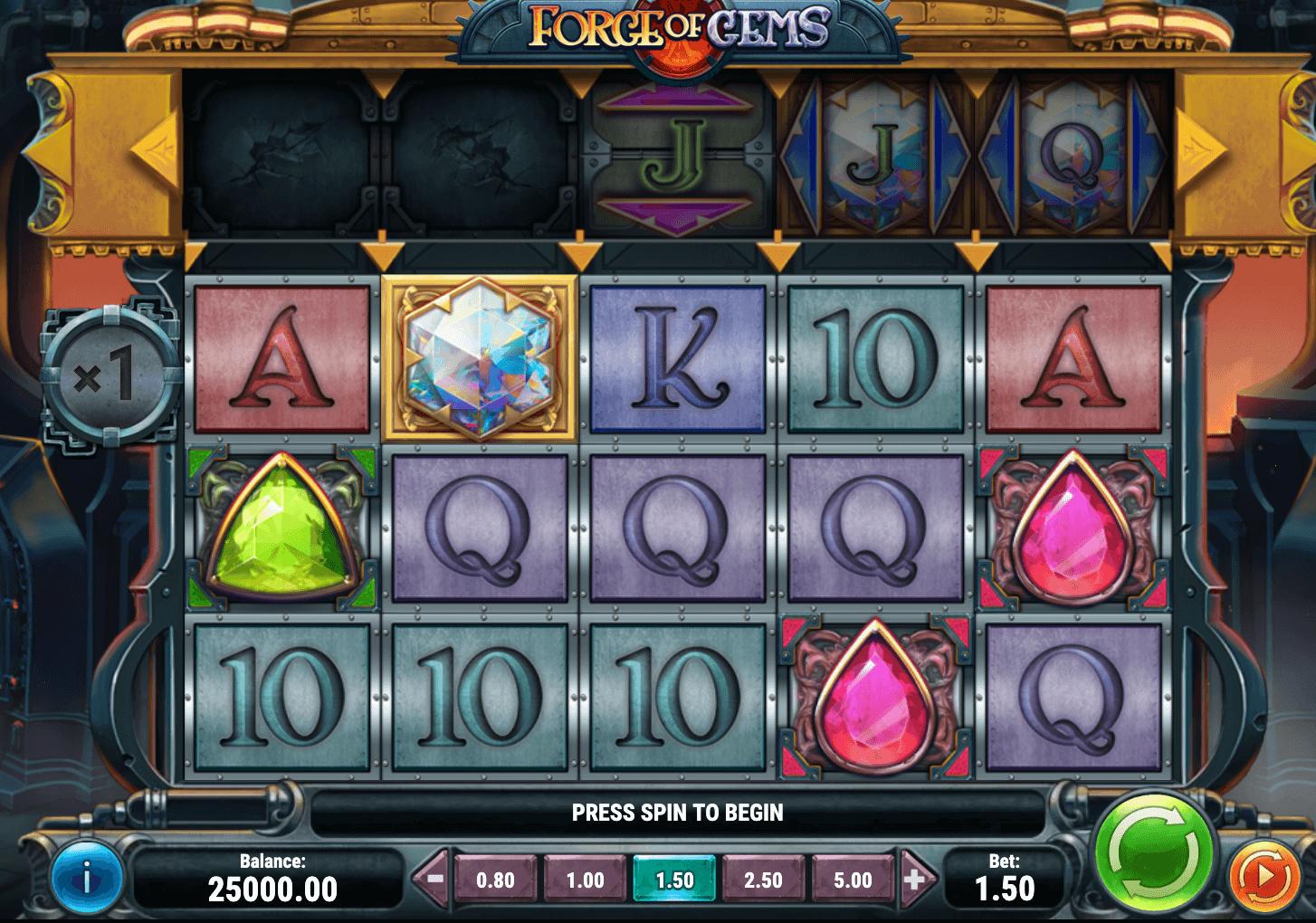Activate fast play via the orange button
1316x923 pixels.
(1262, 876)
